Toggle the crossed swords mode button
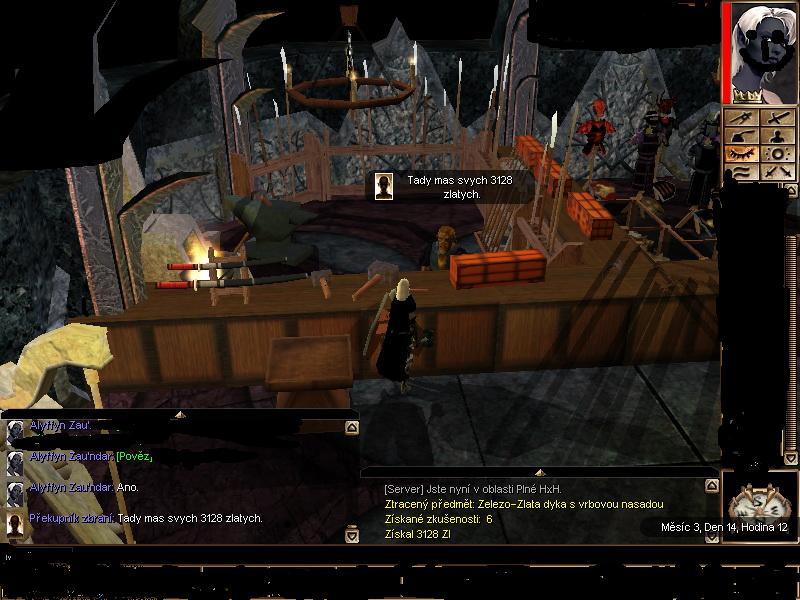 [x=777, y=172]
